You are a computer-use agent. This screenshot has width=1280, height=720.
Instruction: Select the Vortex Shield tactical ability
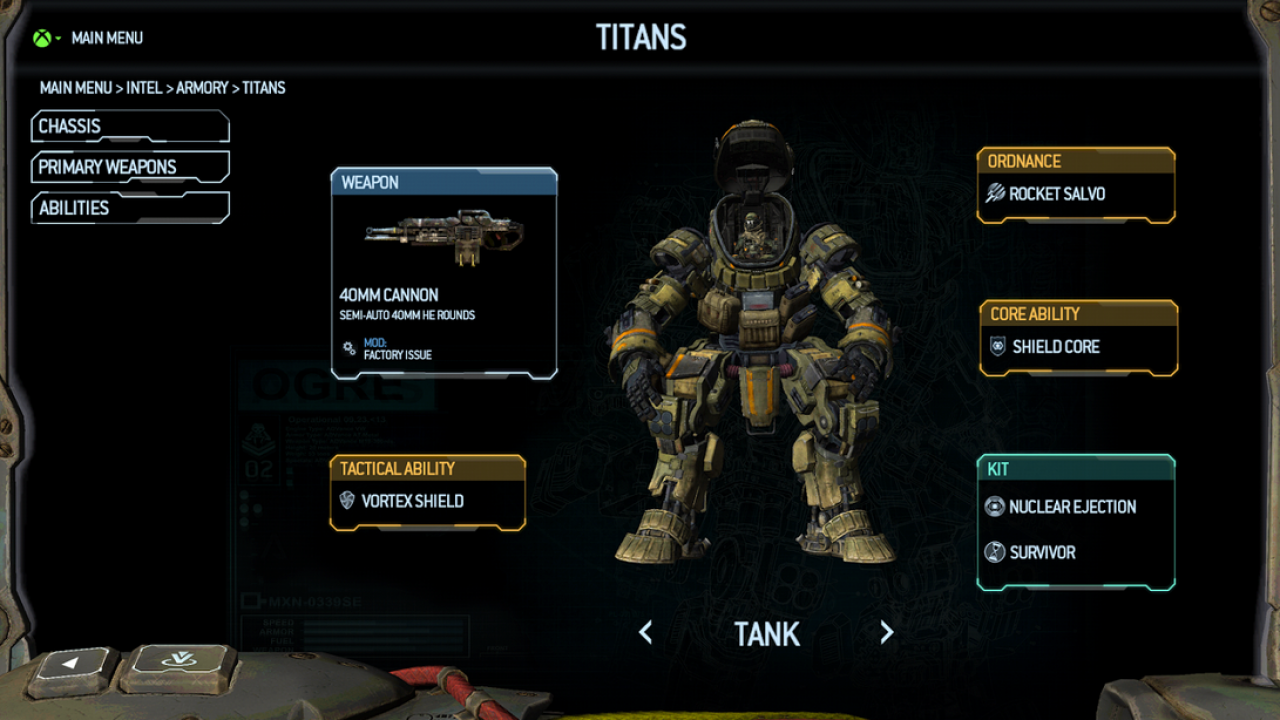pyautogui.click(x=427, y=501)
